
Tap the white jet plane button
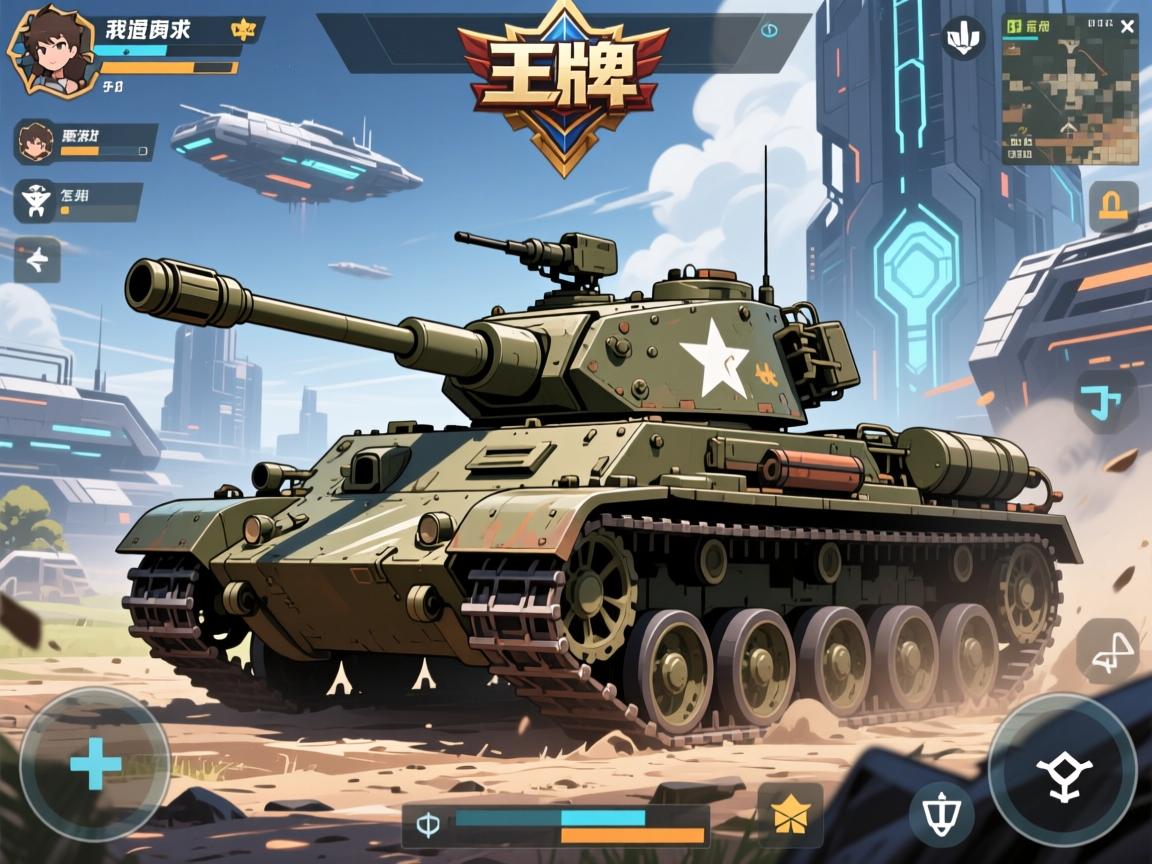click(x=37, y=261)
